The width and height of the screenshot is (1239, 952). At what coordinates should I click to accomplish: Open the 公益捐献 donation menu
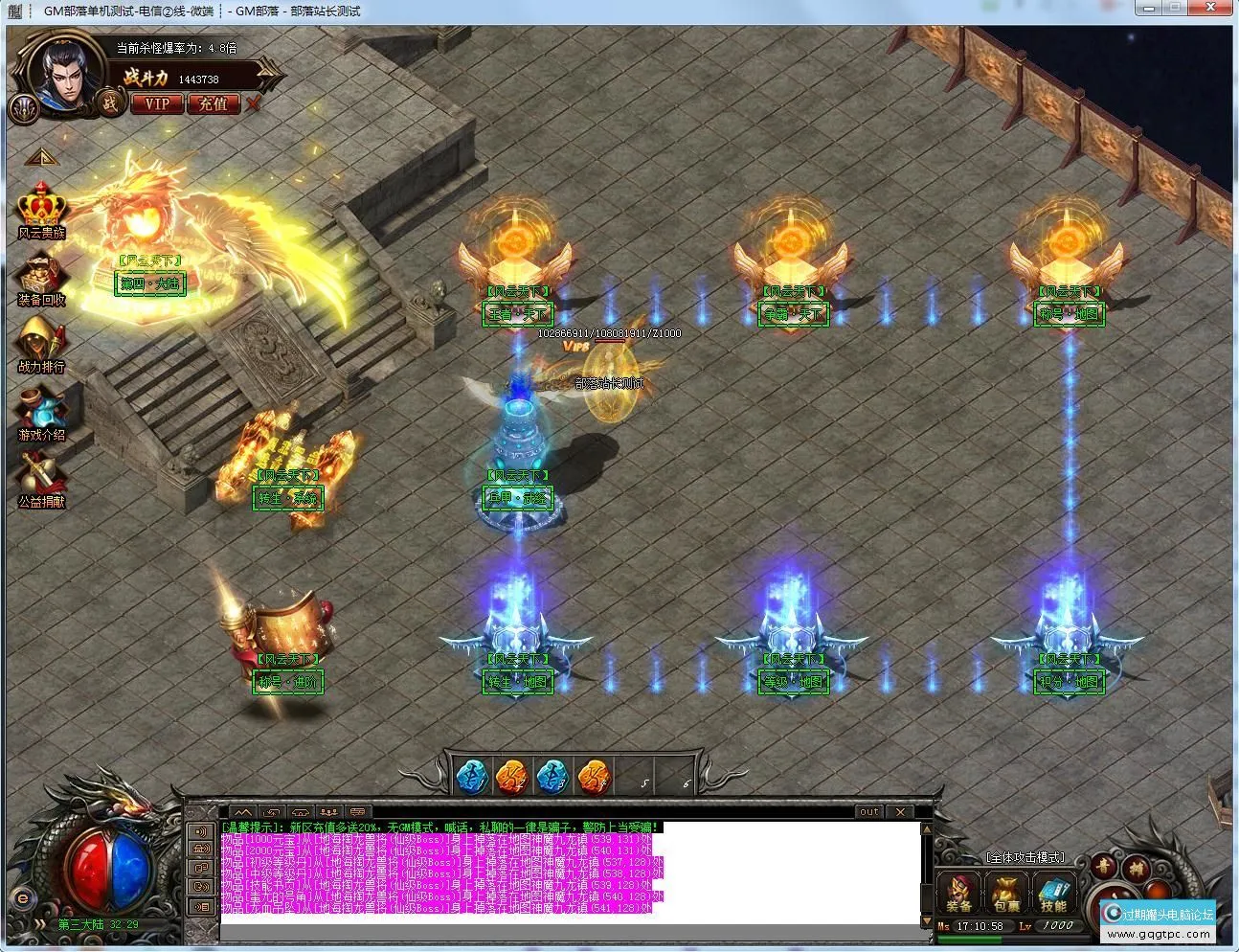tap(41, 479)
